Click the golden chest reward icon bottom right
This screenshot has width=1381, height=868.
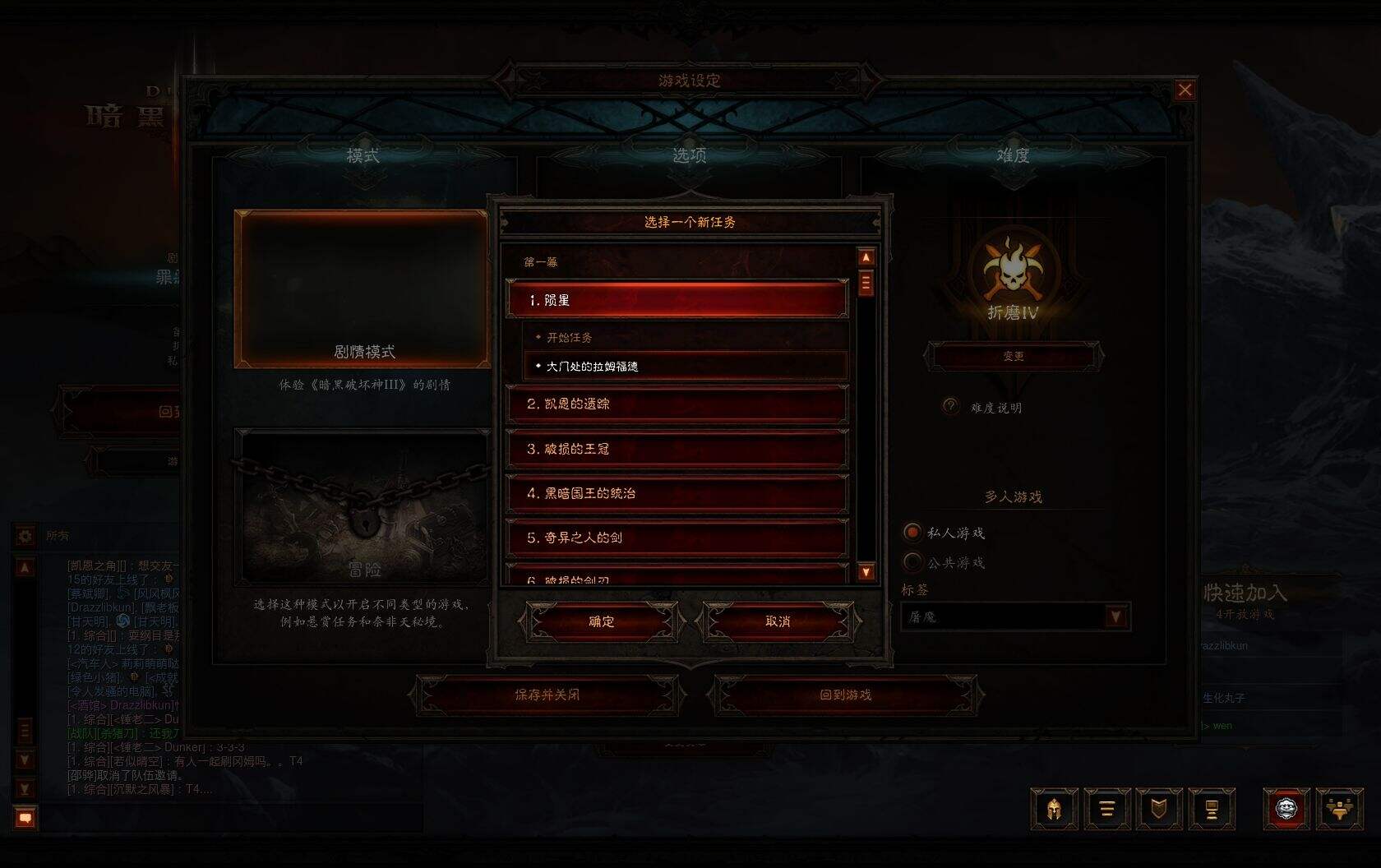[x=1341, y=809]
